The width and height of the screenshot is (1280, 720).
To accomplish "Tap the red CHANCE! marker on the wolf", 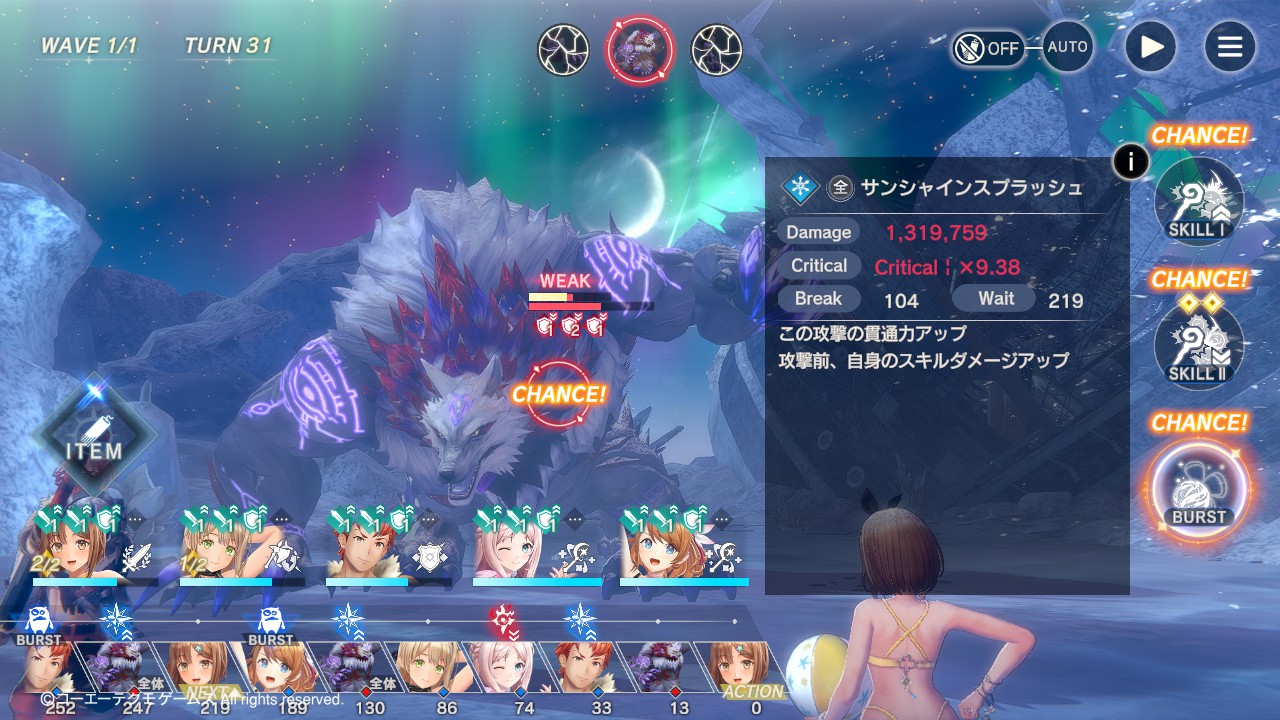I will [x=558, y=394].
